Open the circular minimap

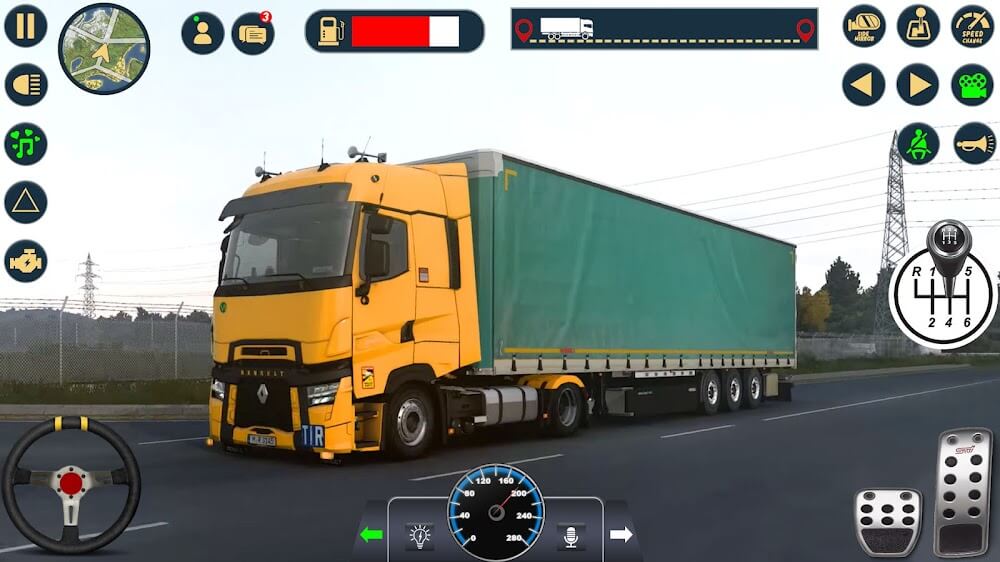(104, 48)
